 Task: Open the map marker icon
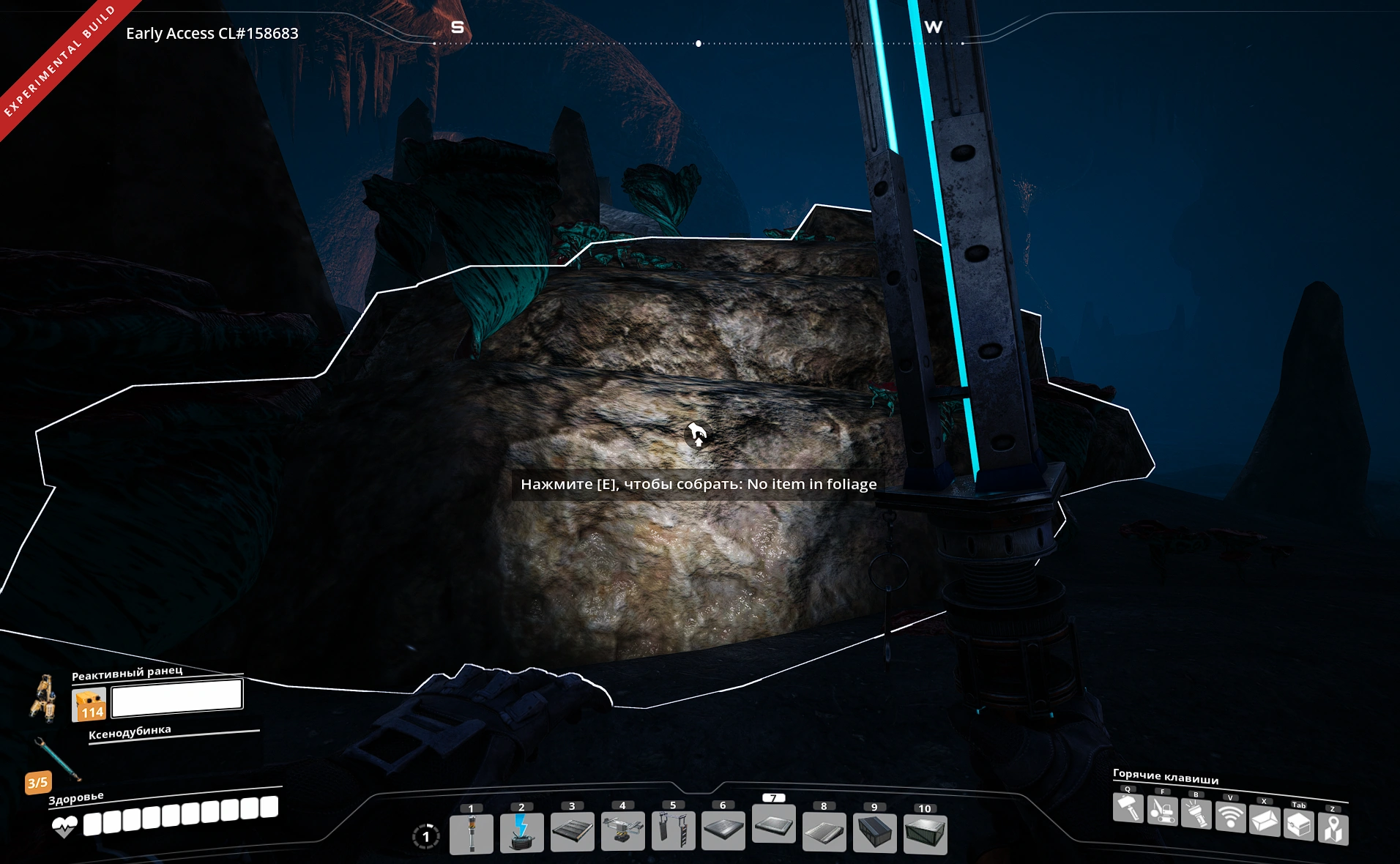[x=1333, y=829]
